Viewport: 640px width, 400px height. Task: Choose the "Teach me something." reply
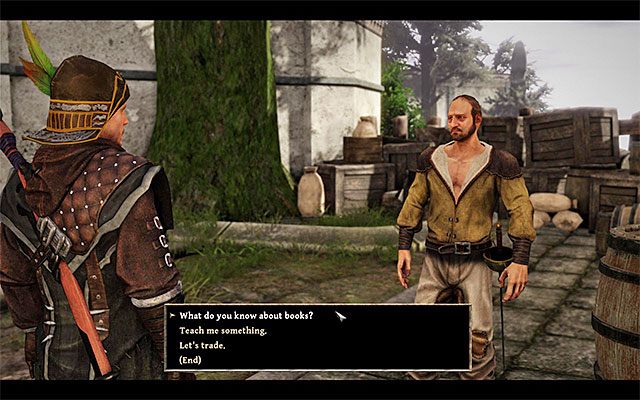click(223, 330)
